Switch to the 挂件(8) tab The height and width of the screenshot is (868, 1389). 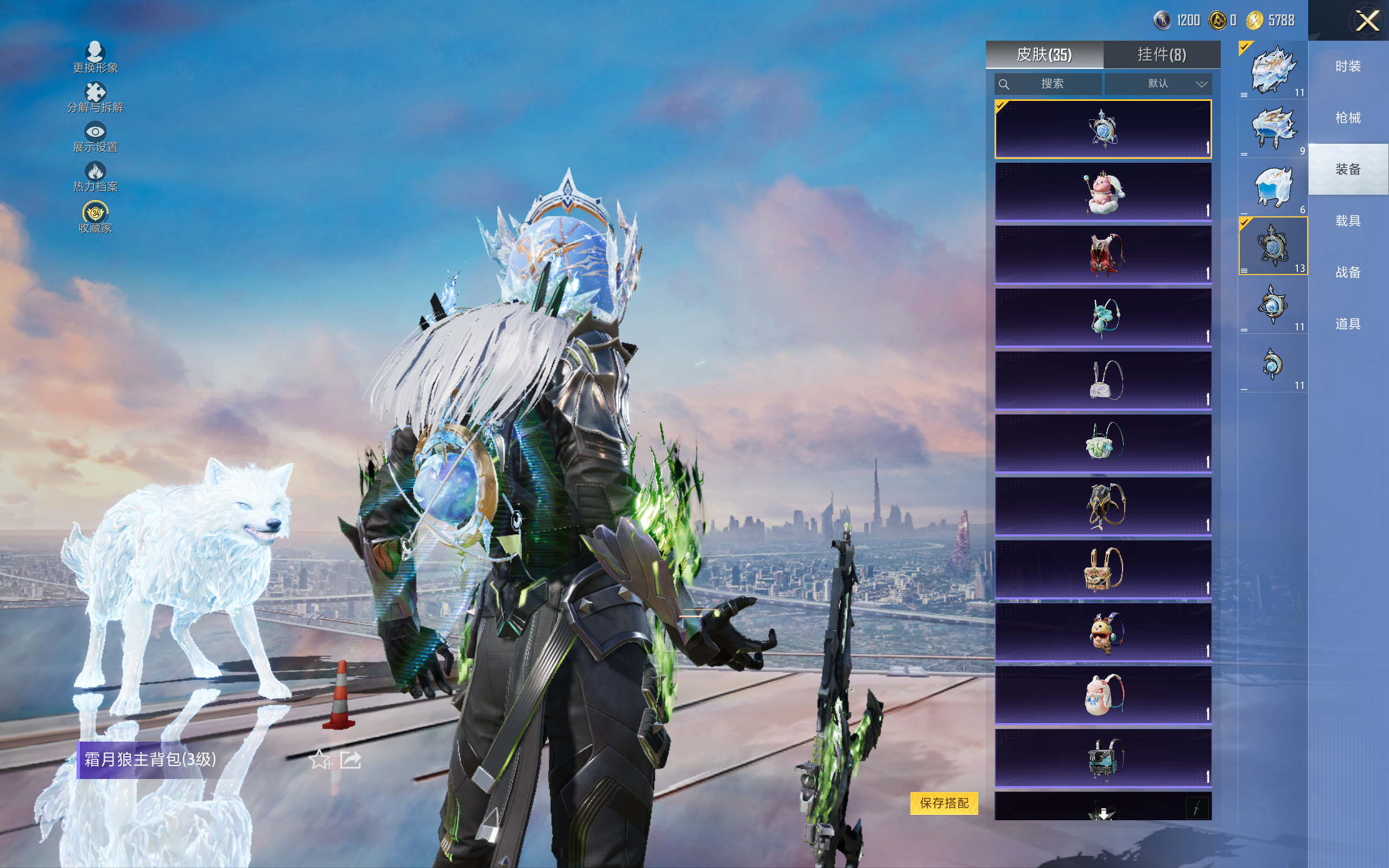point(1161,55)
